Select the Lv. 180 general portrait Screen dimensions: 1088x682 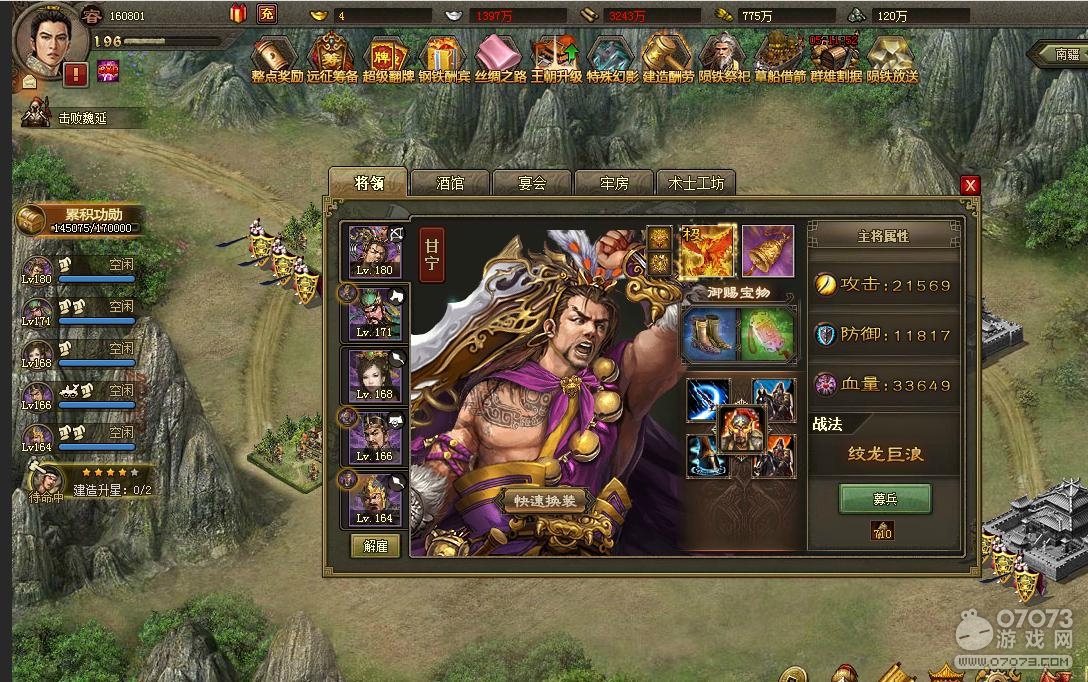tap(374, 250)
